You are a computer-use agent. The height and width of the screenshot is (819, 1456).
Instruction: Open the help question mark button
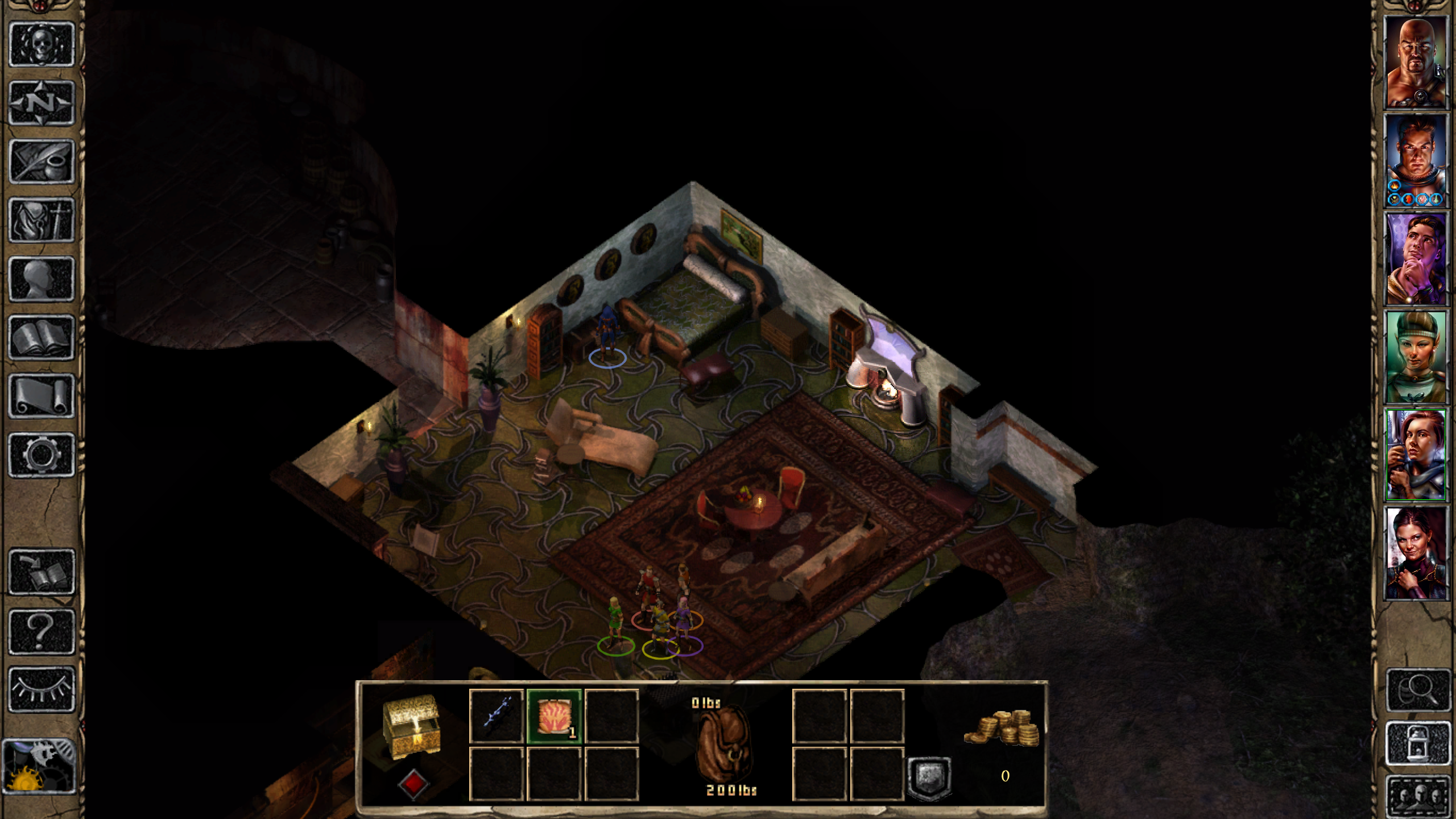(x=42, y=631)
